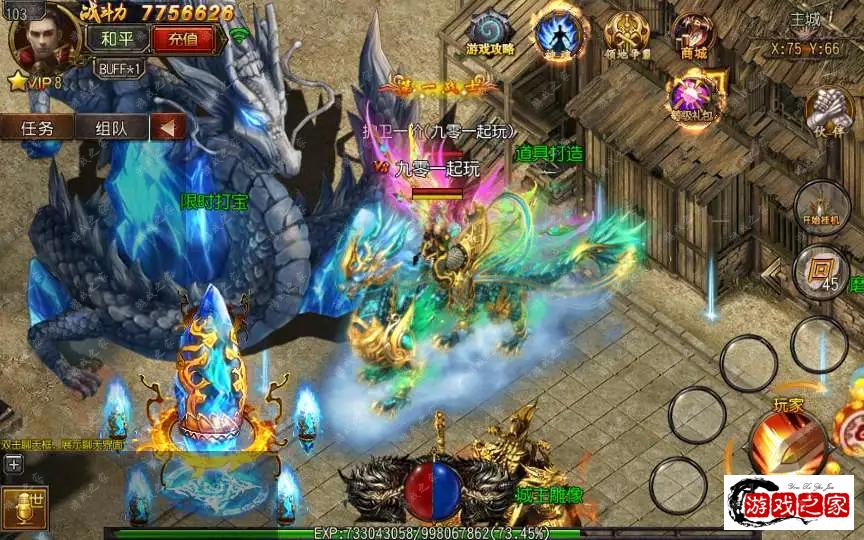Open the 伙伴 companion icon

tap(830, 111)
